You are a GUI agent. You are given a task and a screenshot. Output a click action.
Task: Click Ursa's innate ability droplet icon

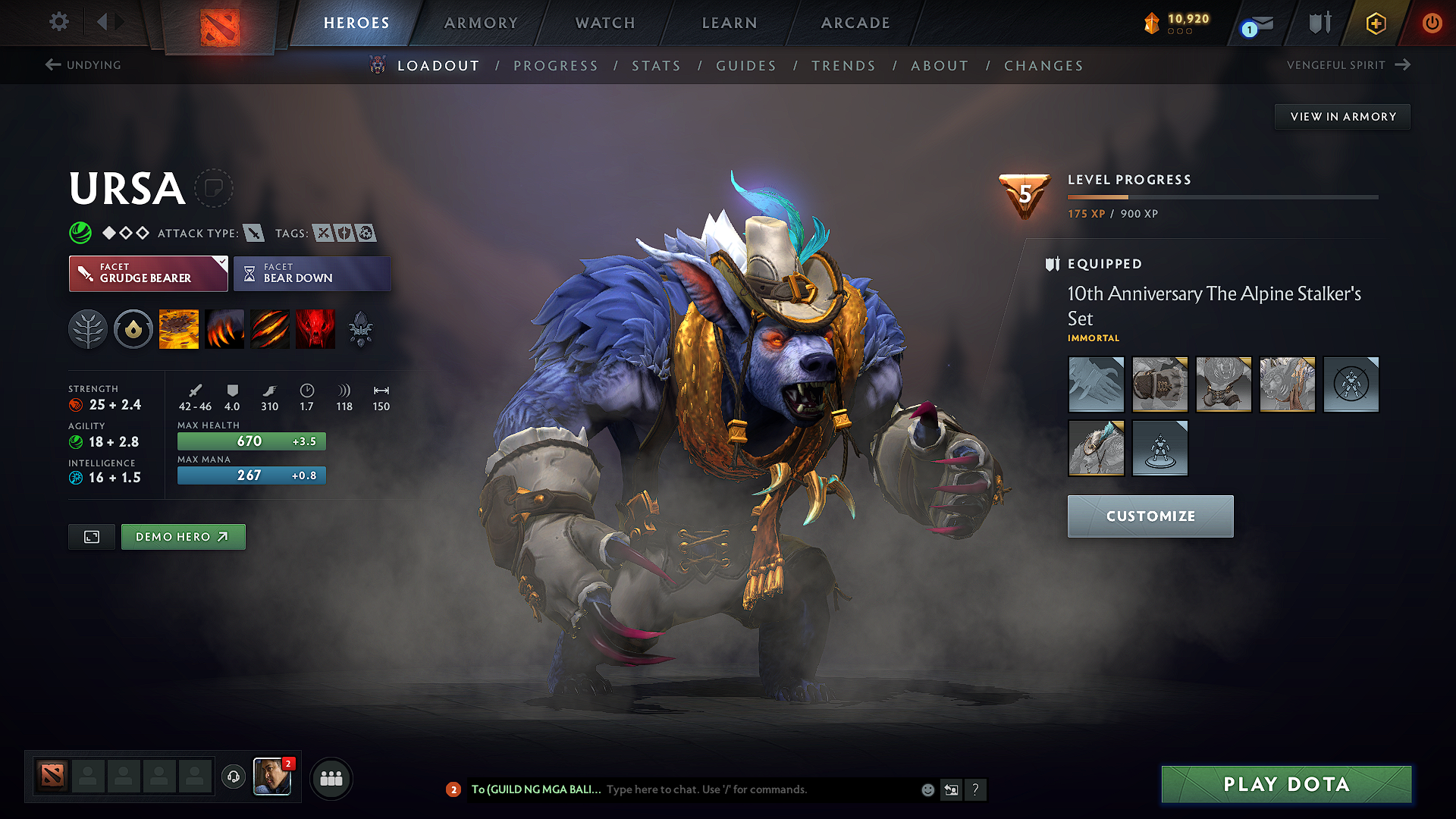point(133,328)
